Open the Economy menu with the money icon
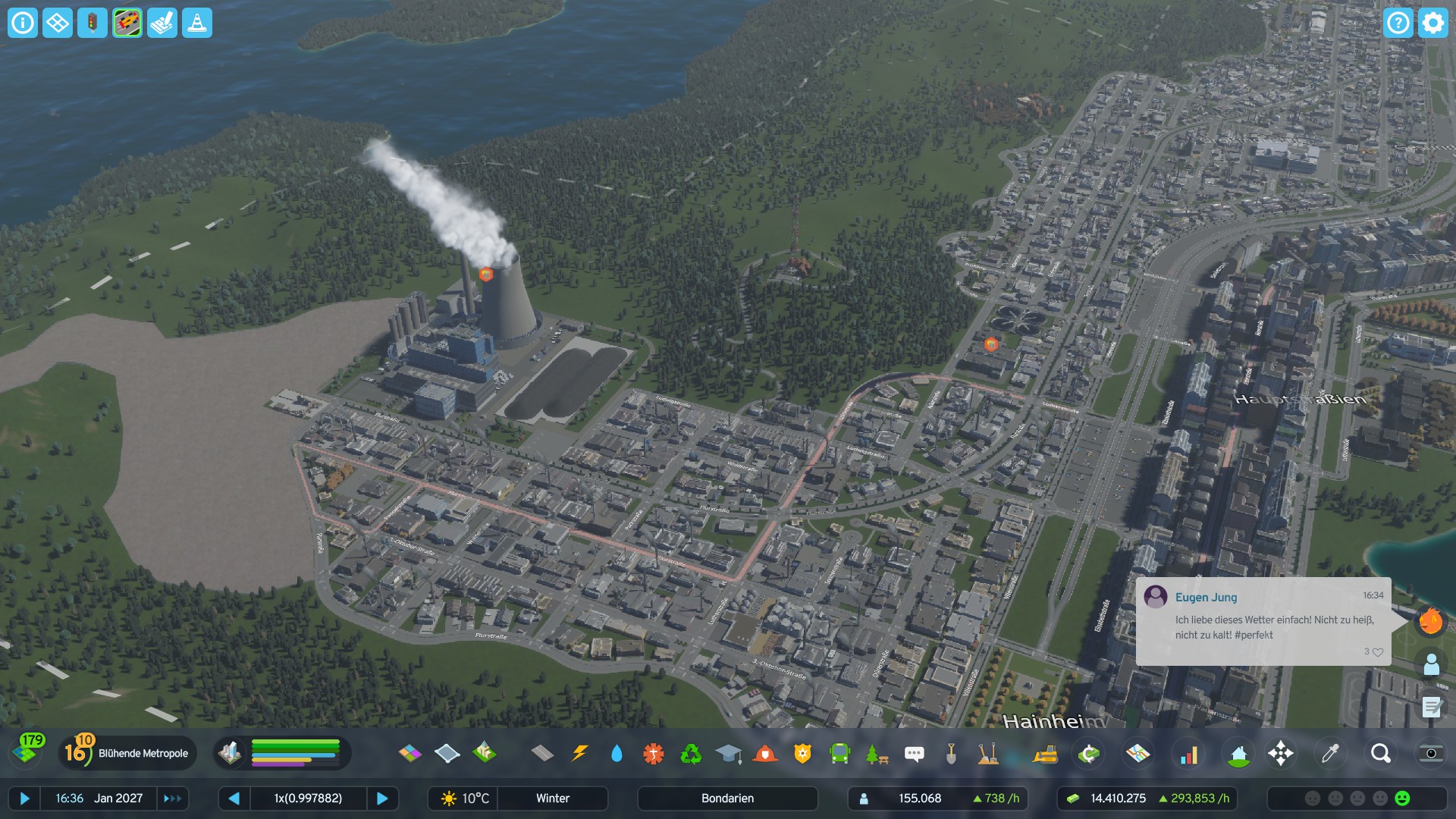This screenshot has width=1456, height=819. (1089, 753)
